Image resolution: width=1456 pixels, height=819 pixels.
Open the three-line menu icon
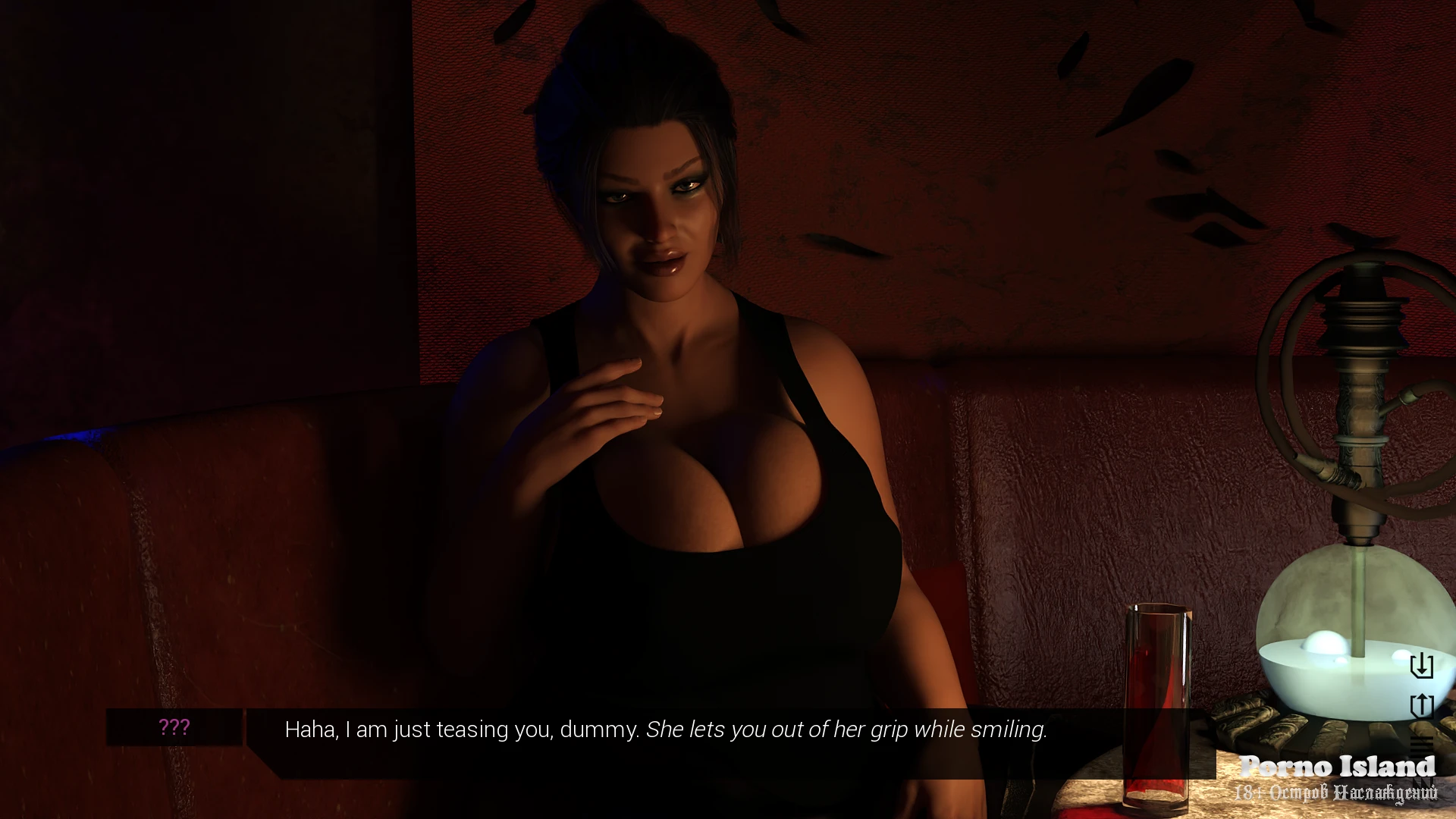point(1422,743)
